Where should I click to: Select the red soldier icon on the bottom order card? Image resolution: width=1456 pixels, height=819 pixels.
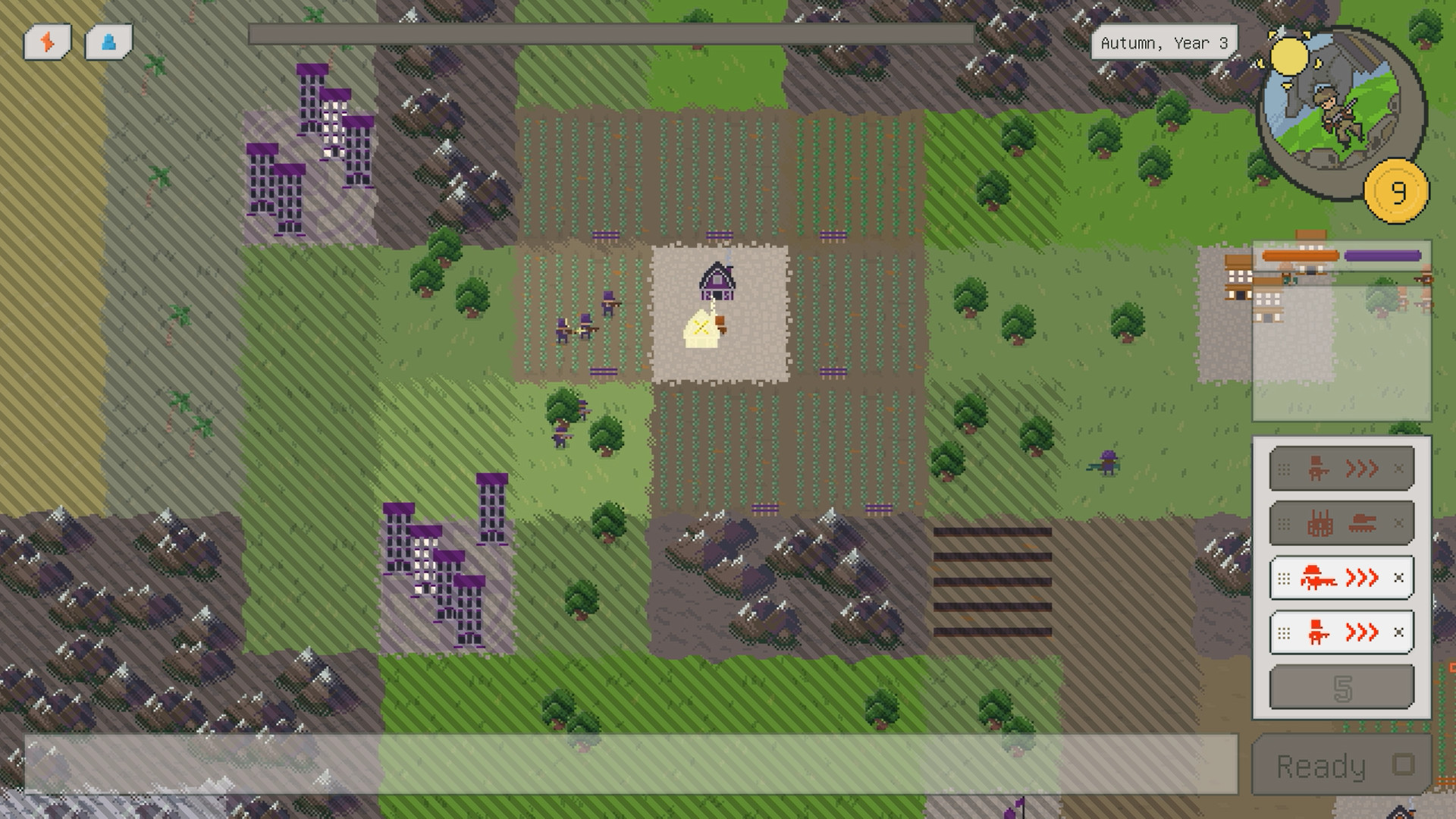click(1317, 632)
